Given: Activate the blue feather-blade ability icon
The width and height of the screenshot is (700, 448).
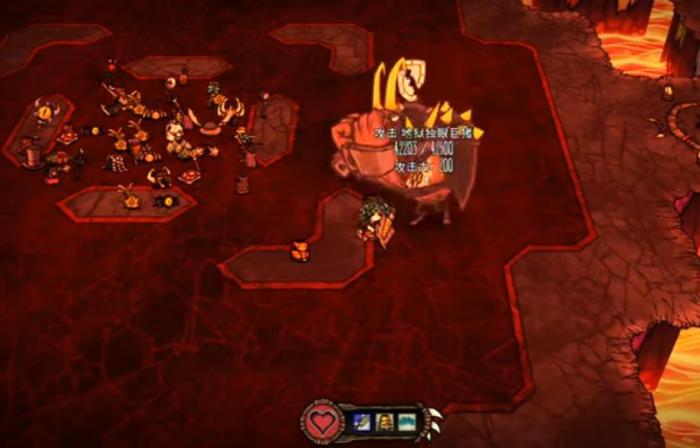Looking at the screenshot, I should coord(361,422).
